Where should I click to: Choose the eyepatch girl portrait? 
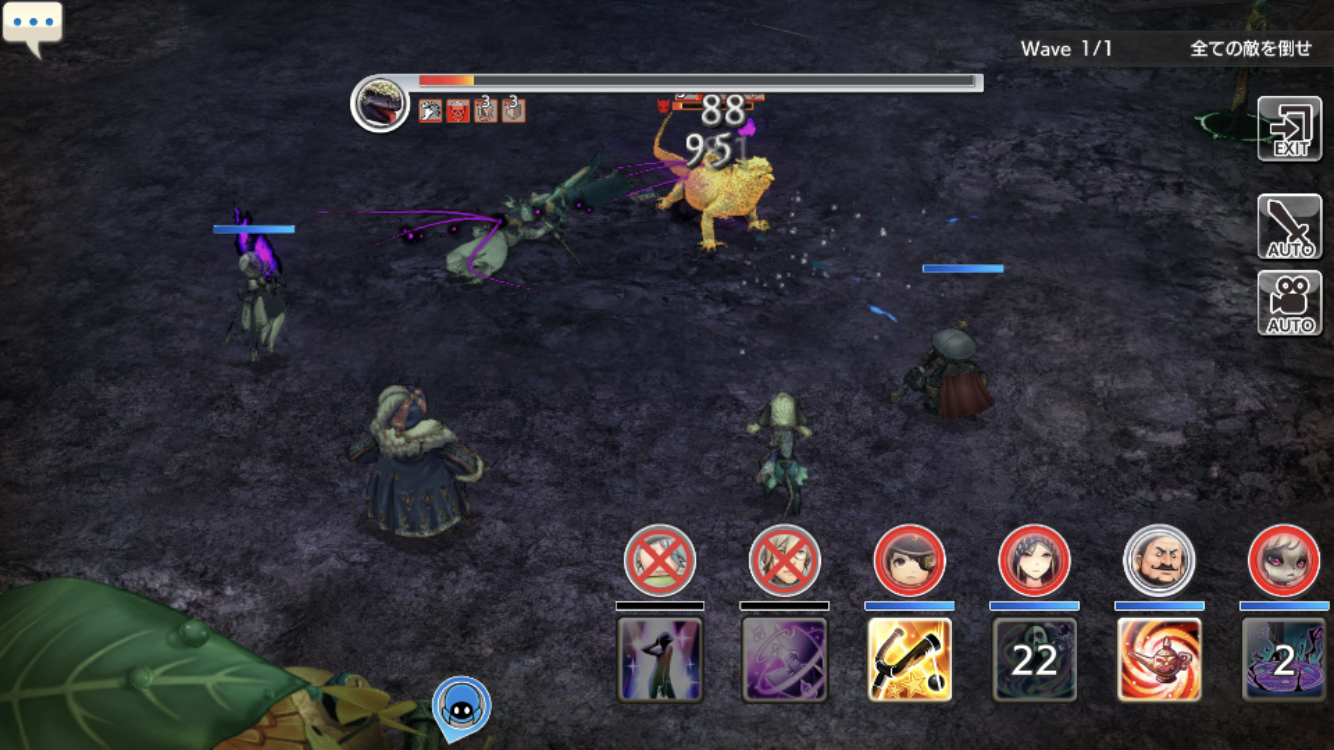tap(909, 560)
